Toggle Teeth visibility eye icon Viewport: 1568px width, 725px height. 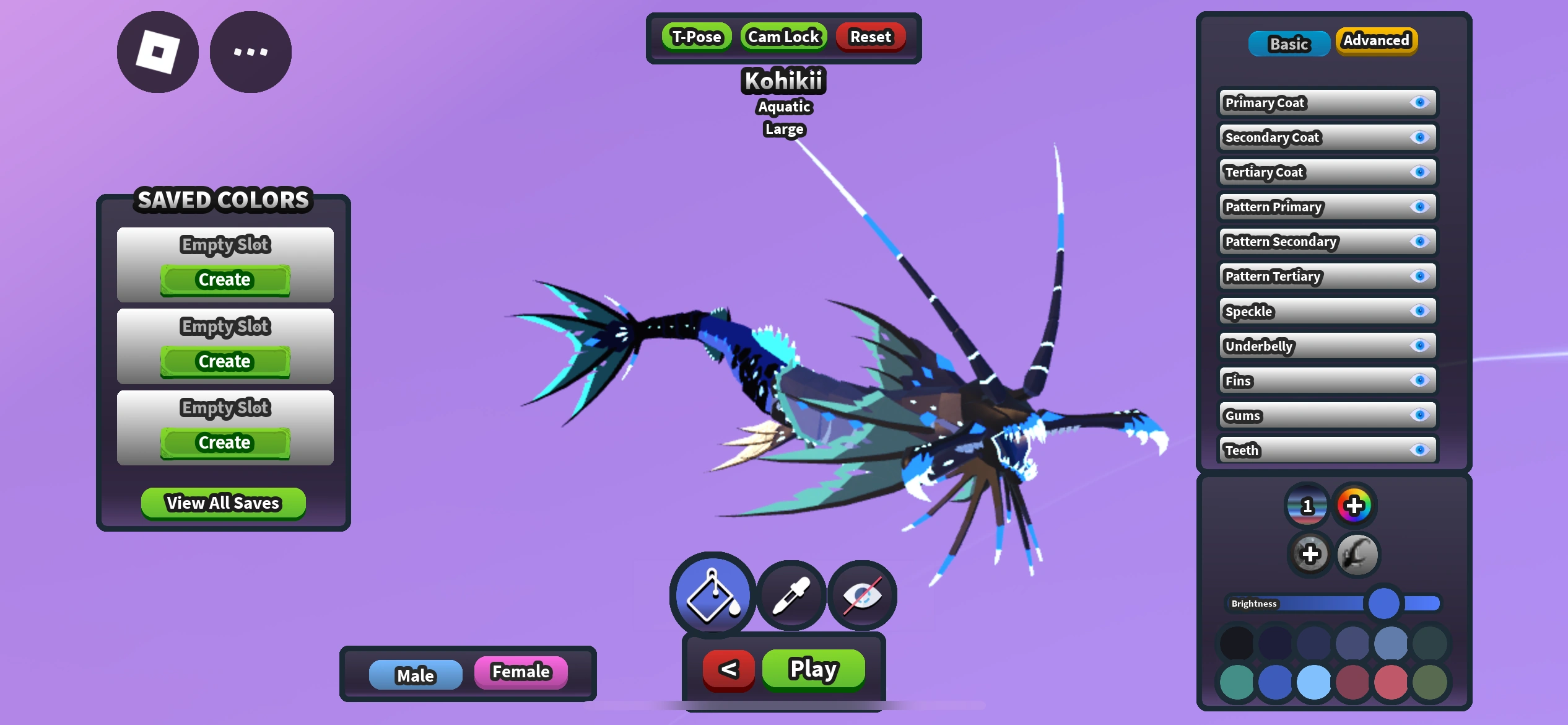tap(1420, 450)
